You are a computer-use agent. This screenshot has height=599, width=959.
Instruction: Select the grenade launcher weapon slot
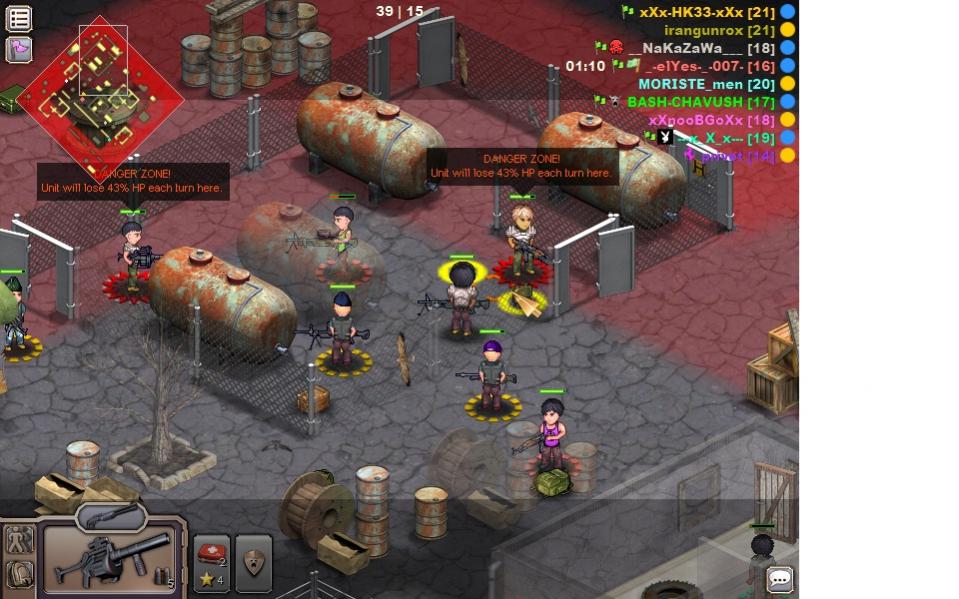(110, 560)
